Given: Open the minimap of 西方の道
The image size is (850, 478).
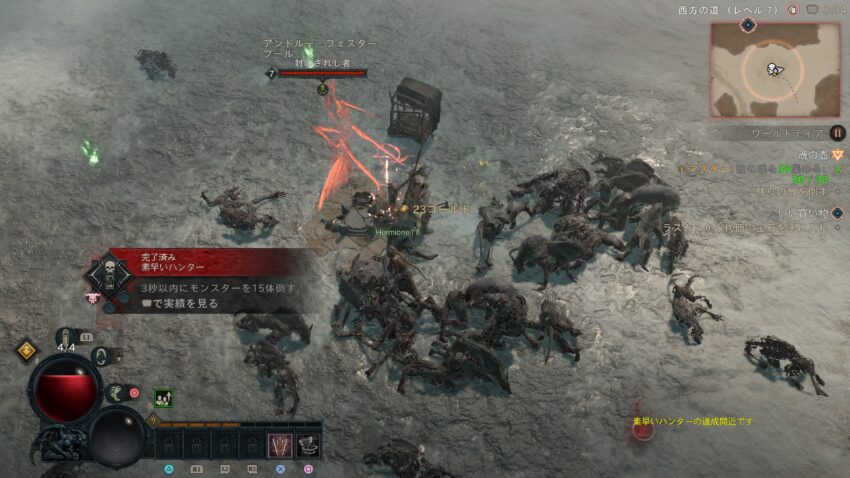Looking at the screenshot, I should pos(776,69).
